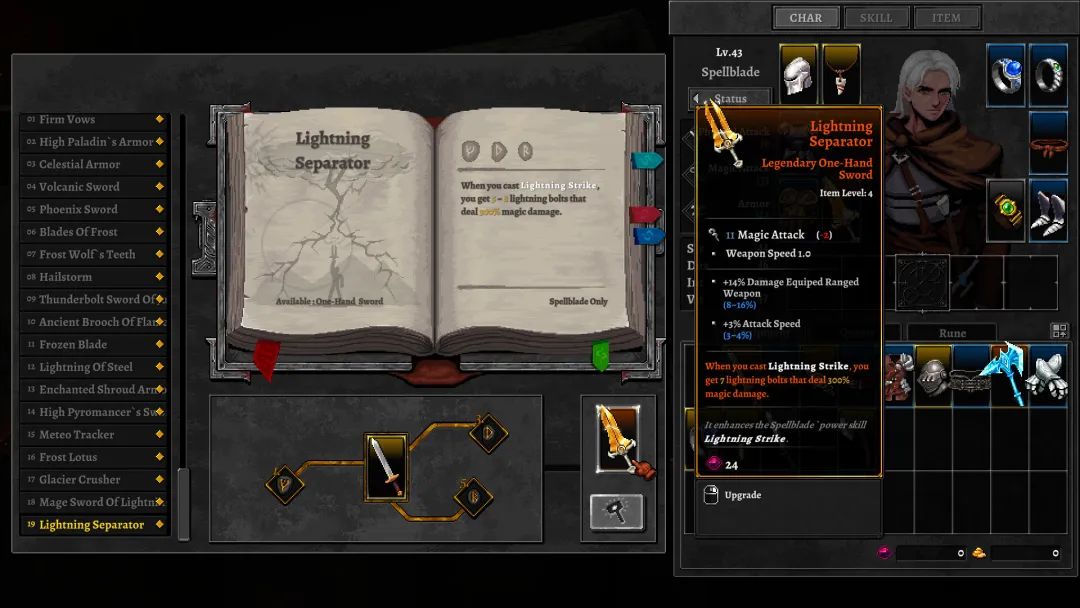This screenshot has width=1080, height=608.
Task: Open the Rune inventory tab
Action: click(952, 333)
